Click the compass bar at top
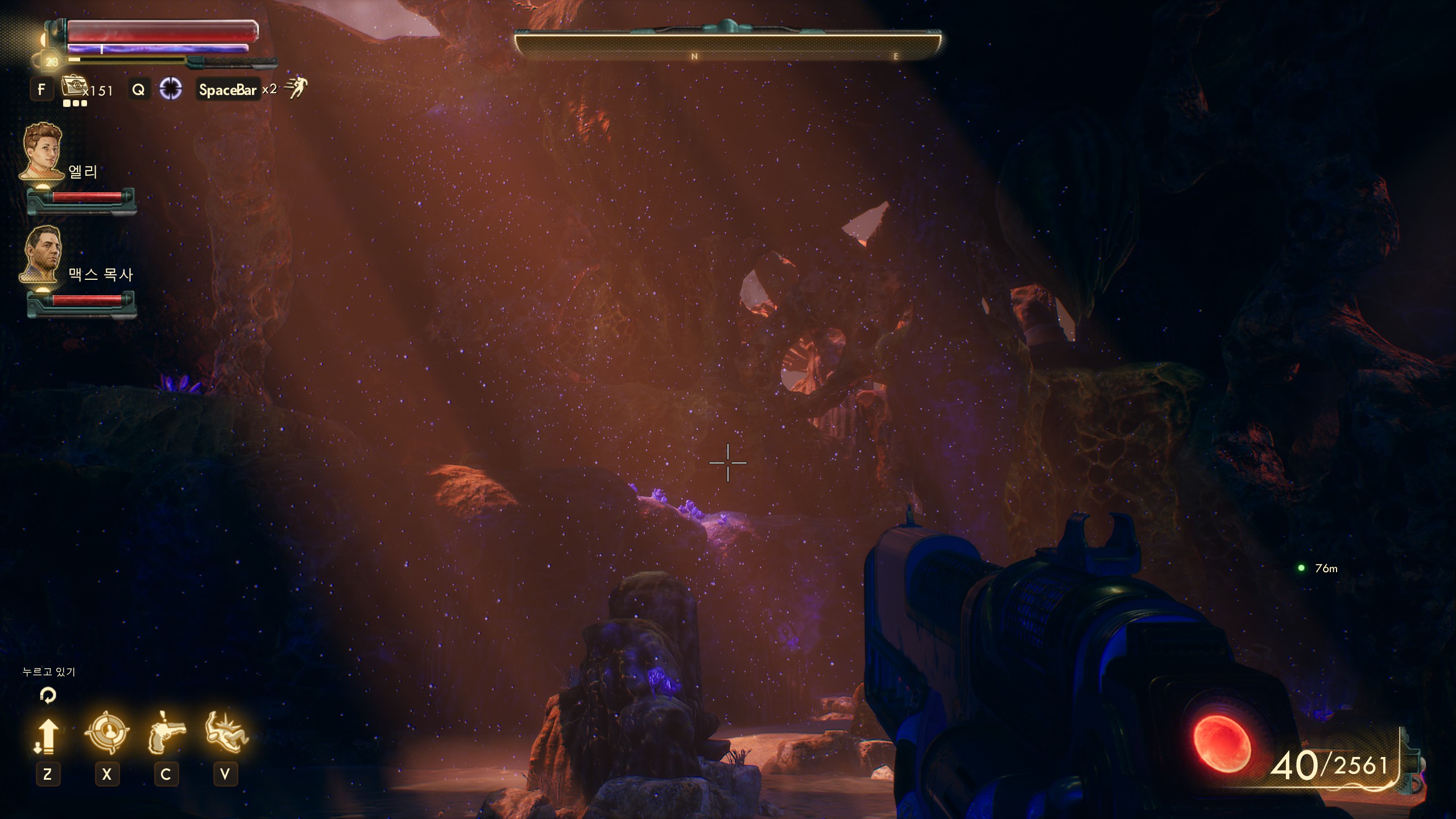Screen dimensions: 1456x819 pyautogui.click(x=727, y=45)
